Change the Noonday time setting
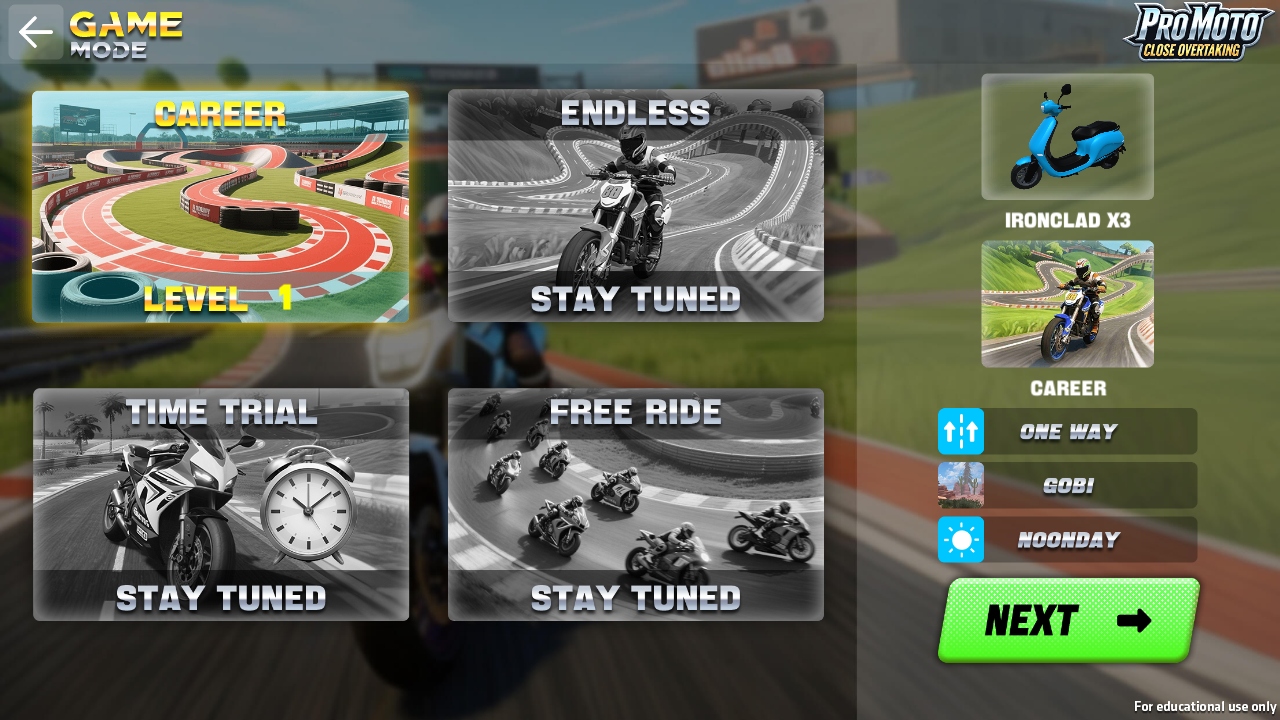 pos(1067,540)
